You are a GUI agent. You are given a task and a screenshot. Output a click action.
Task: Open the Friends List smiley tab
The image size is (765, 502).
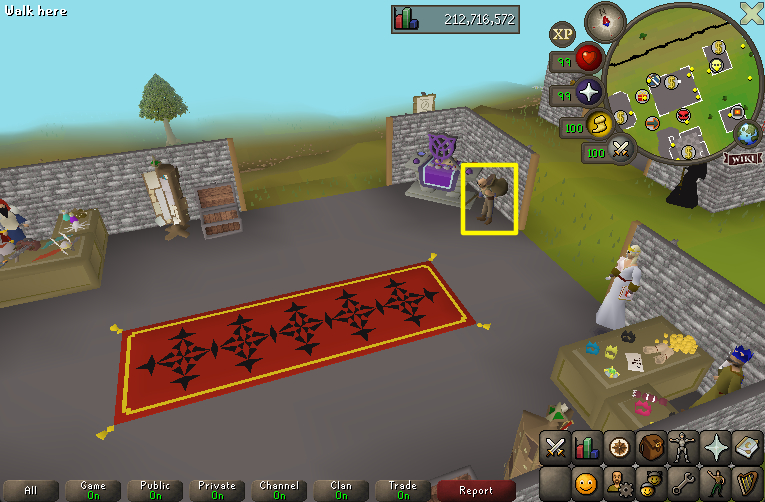coord(587,484)
